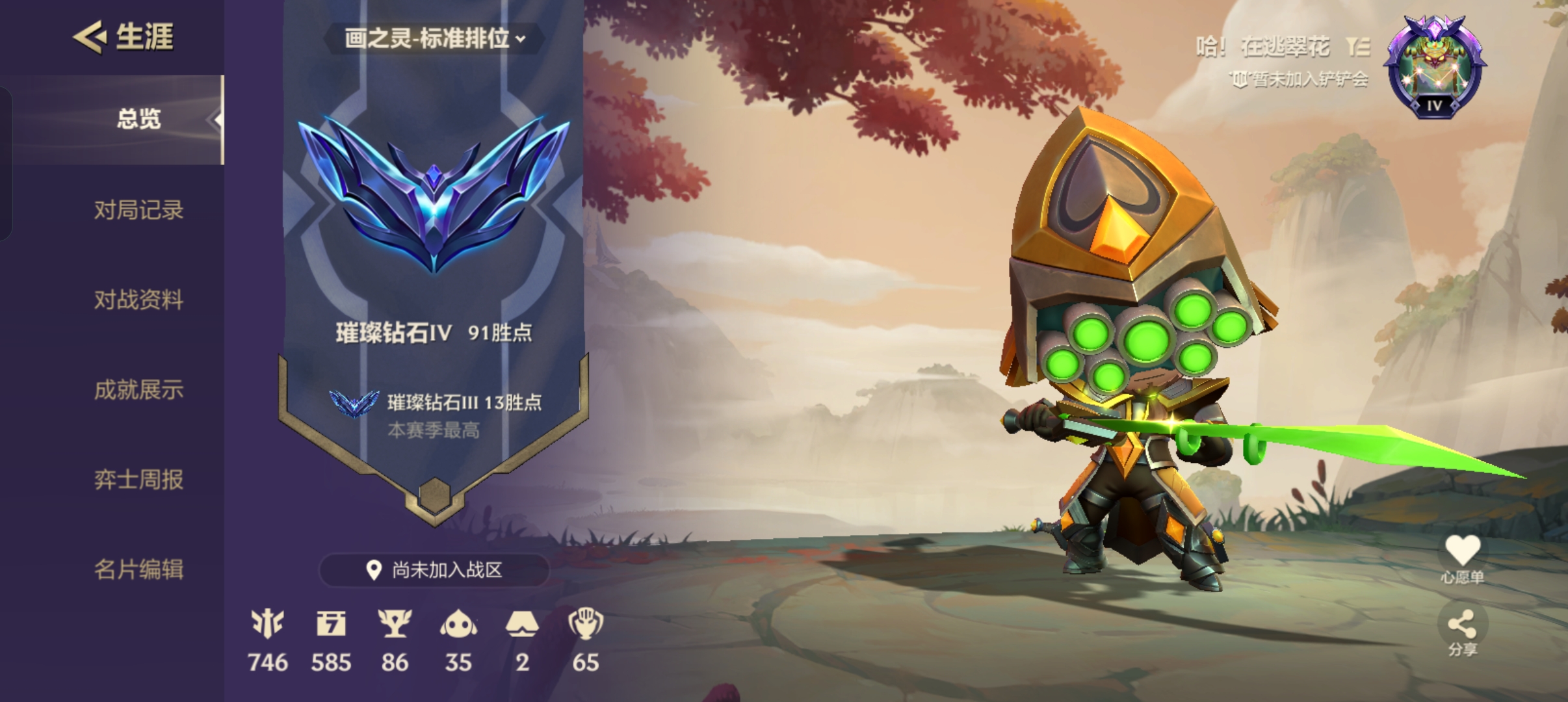Screen dimensions: 1568x702
Task: Tap the calendar stat icon showing 585
Action: pyautogui.click(x=331, y=624)
